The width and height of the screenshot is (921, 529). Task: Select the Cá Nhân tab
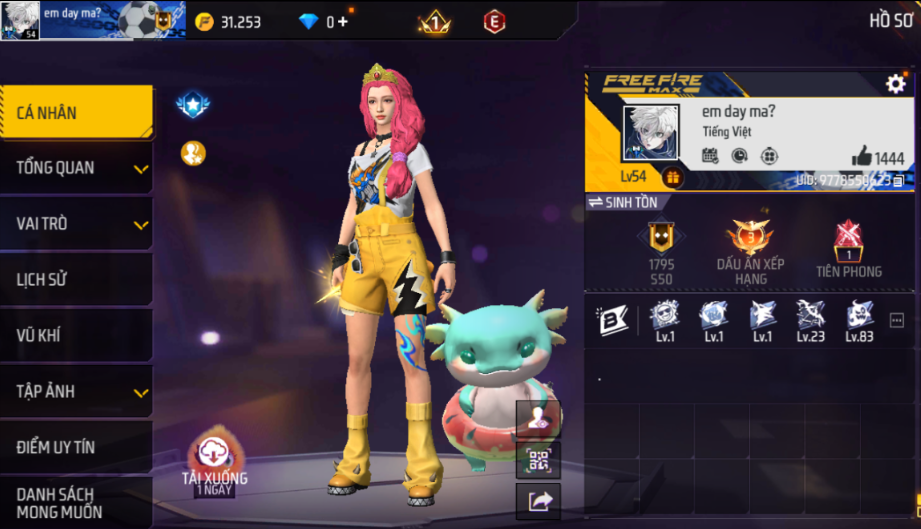pos(76,112)
